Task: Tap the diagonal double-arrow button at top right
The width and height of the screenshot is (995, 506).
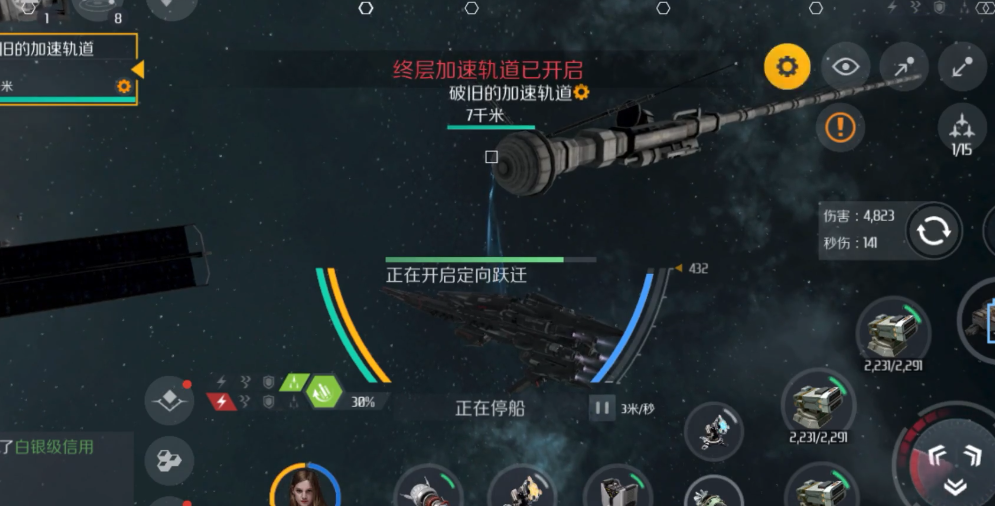Action: click(x=962, y=67)
